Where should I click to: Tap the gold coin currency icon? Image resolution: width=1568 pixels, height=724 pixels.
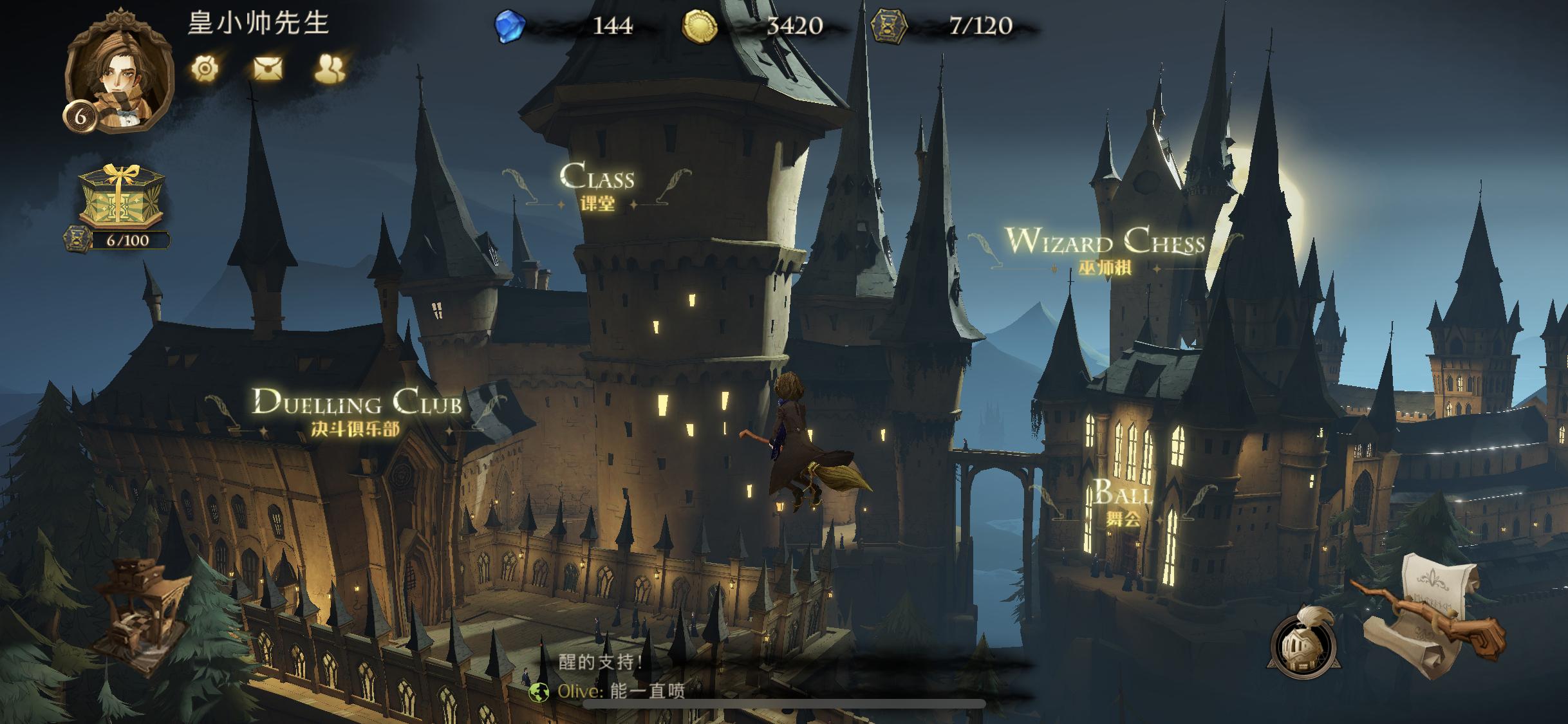pos(699,27)
